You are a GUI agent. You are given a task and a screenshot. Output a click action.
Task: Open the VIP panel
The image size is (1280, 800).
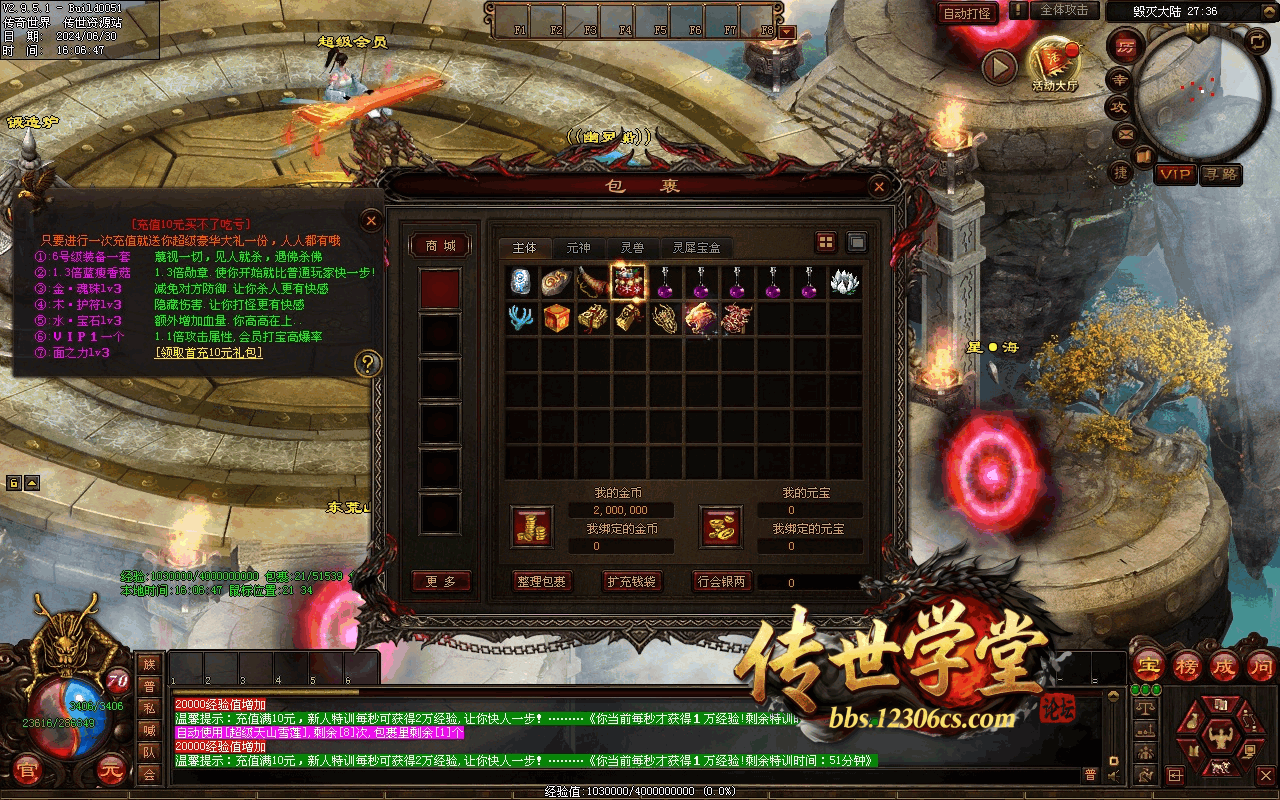click(1175, 174)
